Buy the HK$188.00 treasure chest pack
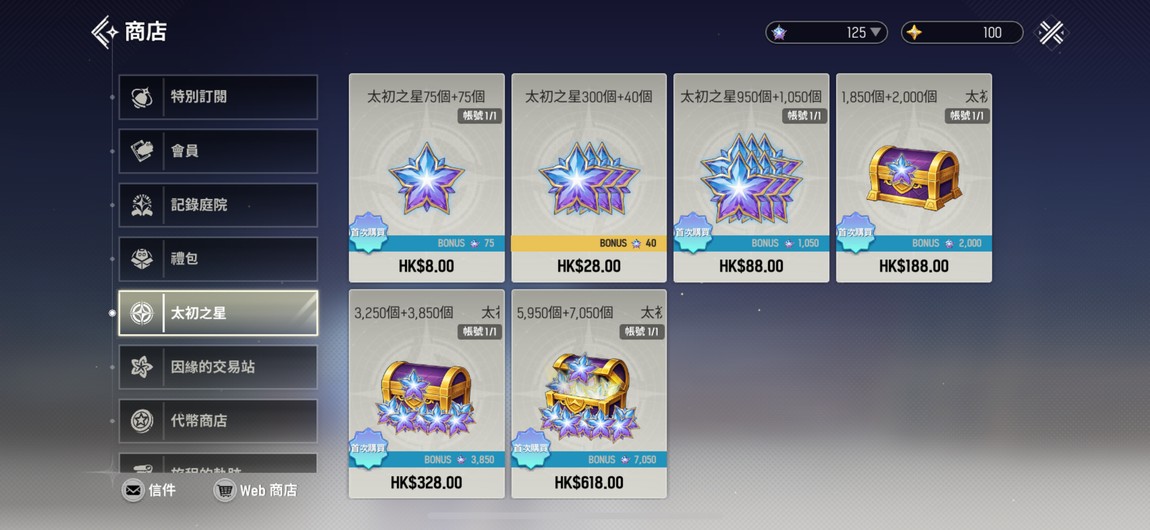The width and height of the screenshot is (1150, 530). pos(914,178)
